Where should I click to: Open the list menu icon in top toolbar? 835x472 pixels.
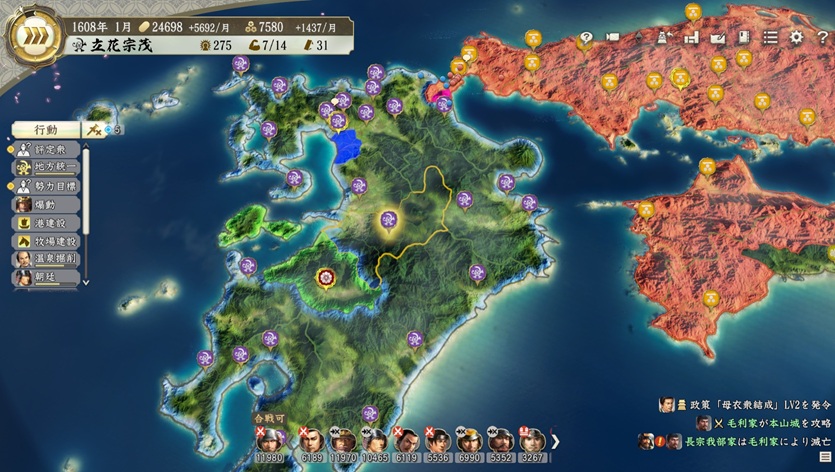click(x=770, y=37)
